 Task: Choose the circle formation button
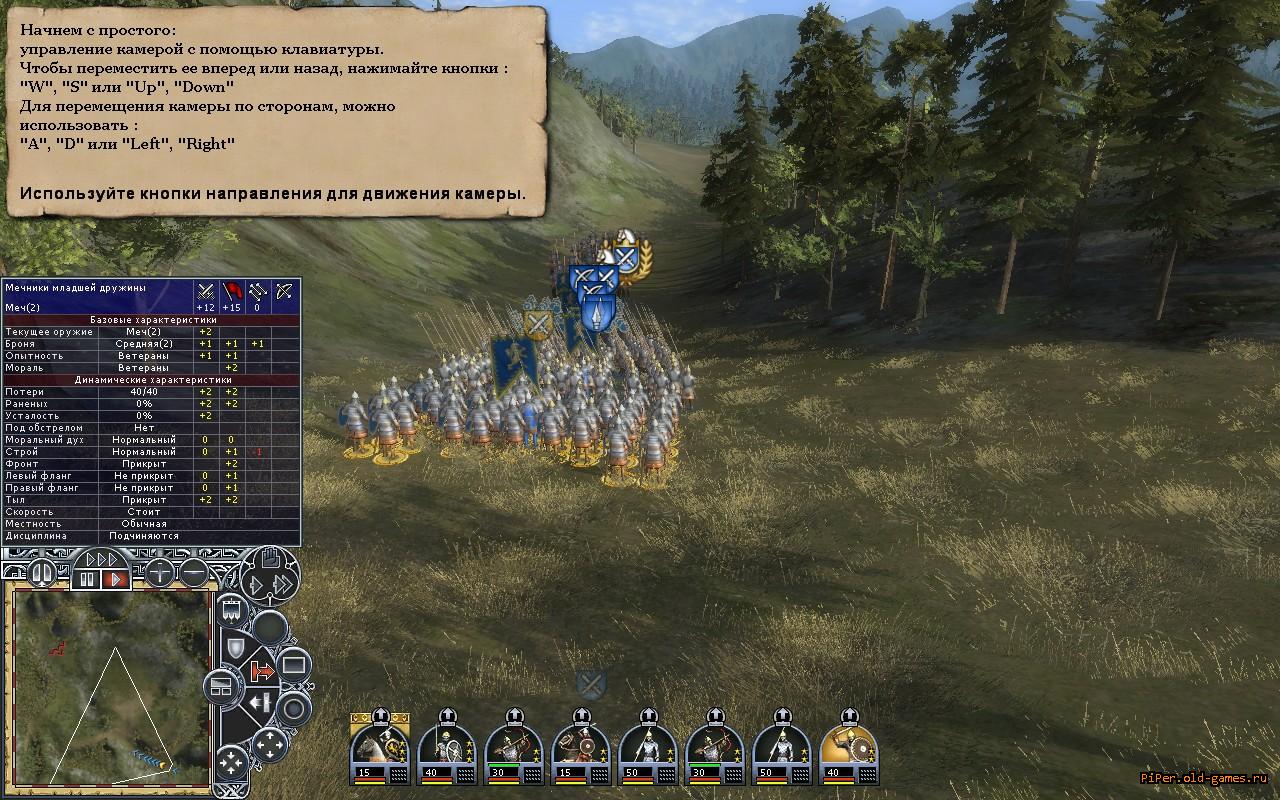(x=294, y=709)
